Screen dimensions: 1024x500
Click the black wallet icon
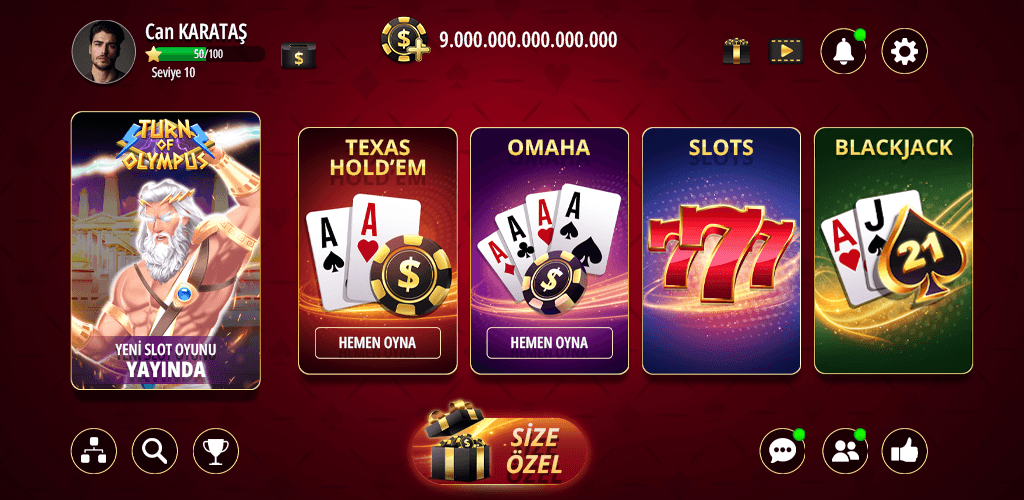[298, 56]
